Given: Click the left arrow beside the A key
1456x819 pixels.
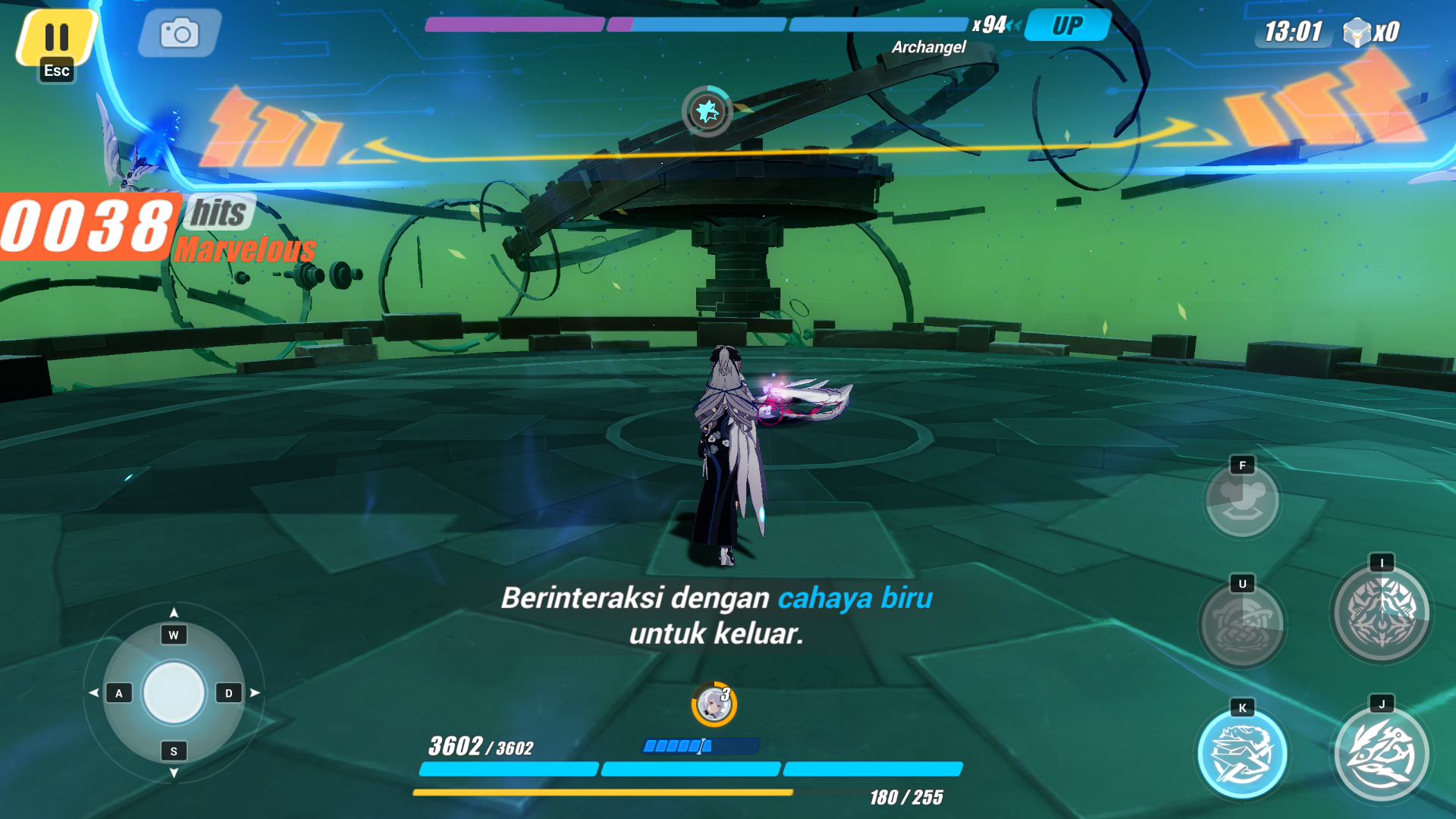Looking at the screenshot, I should [95, 692].
